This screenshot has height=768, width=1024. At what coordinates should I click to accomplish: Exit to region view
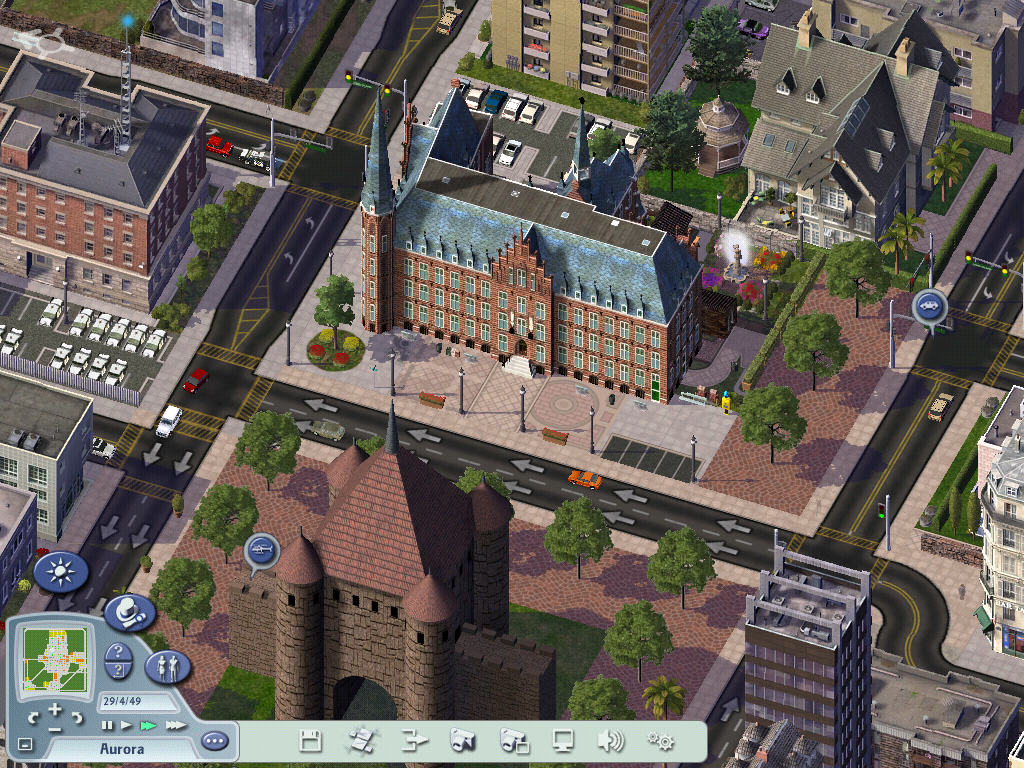pyautogui.click(x=360, y=741)
